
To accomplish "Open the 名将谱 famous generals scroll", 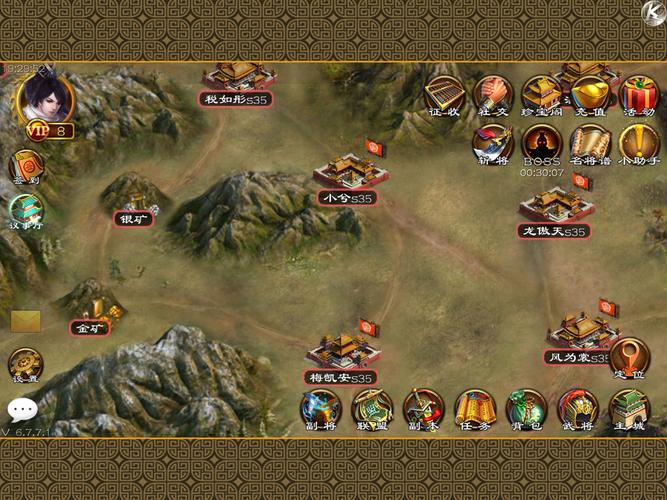I will [590, 143].
